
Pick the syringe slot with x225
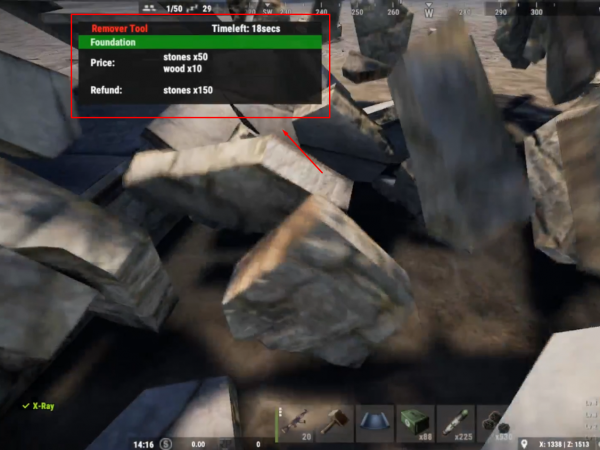(456, 422)
